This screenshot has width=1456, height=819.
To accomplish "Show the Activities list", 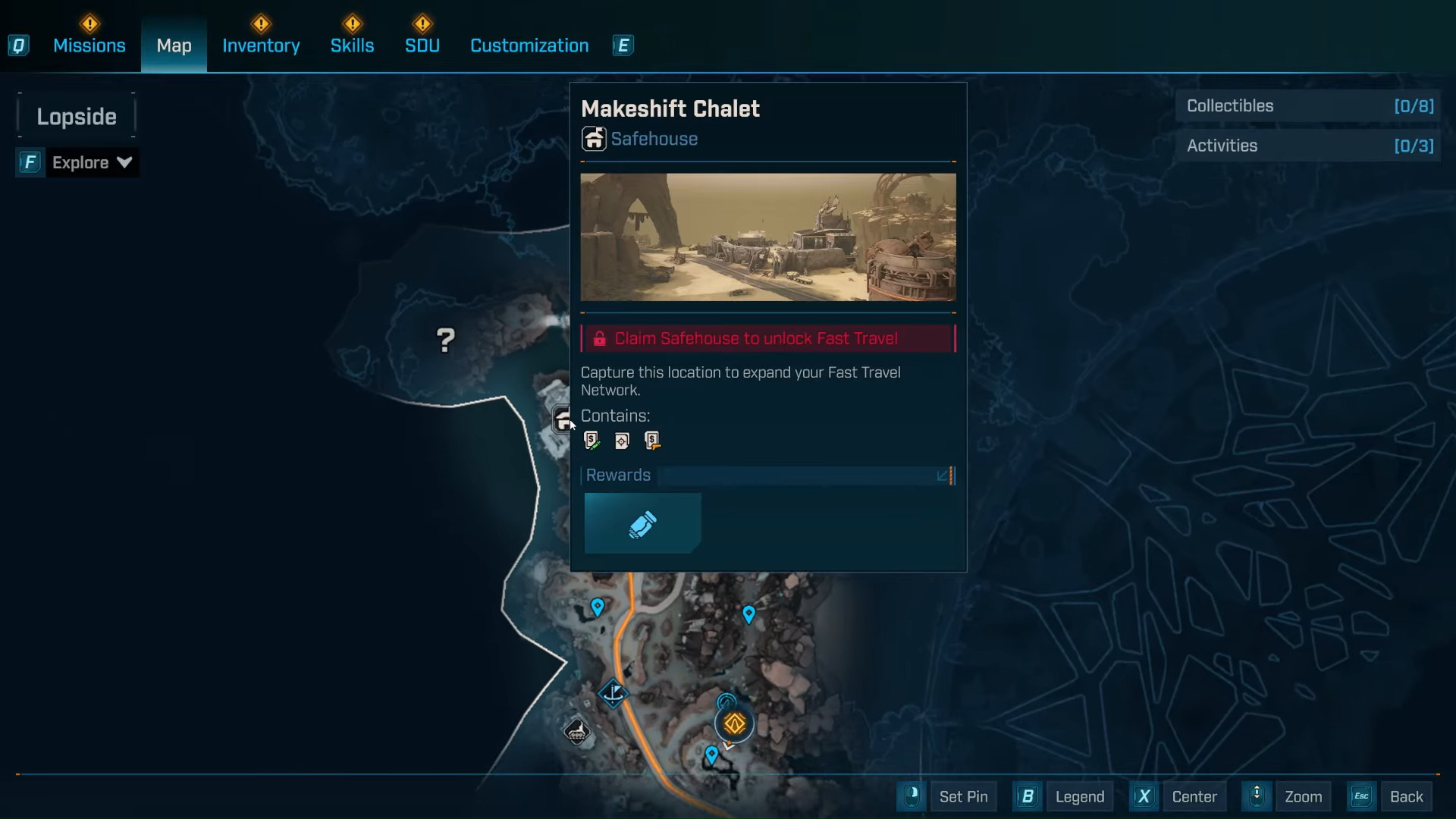I will click(1309, 146).
